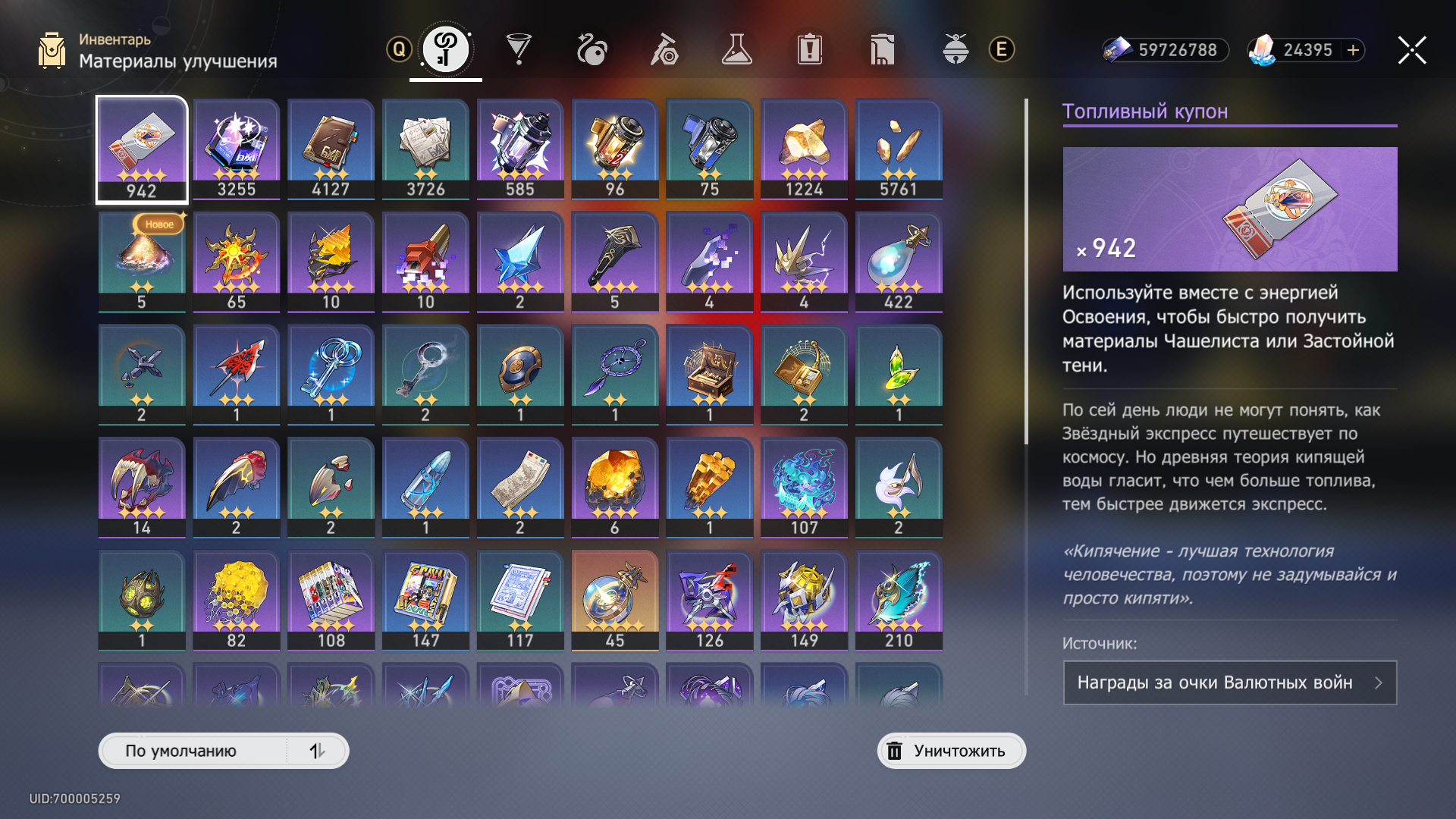
Task: Select the blue key item slot
Action: tap(331, 374)
